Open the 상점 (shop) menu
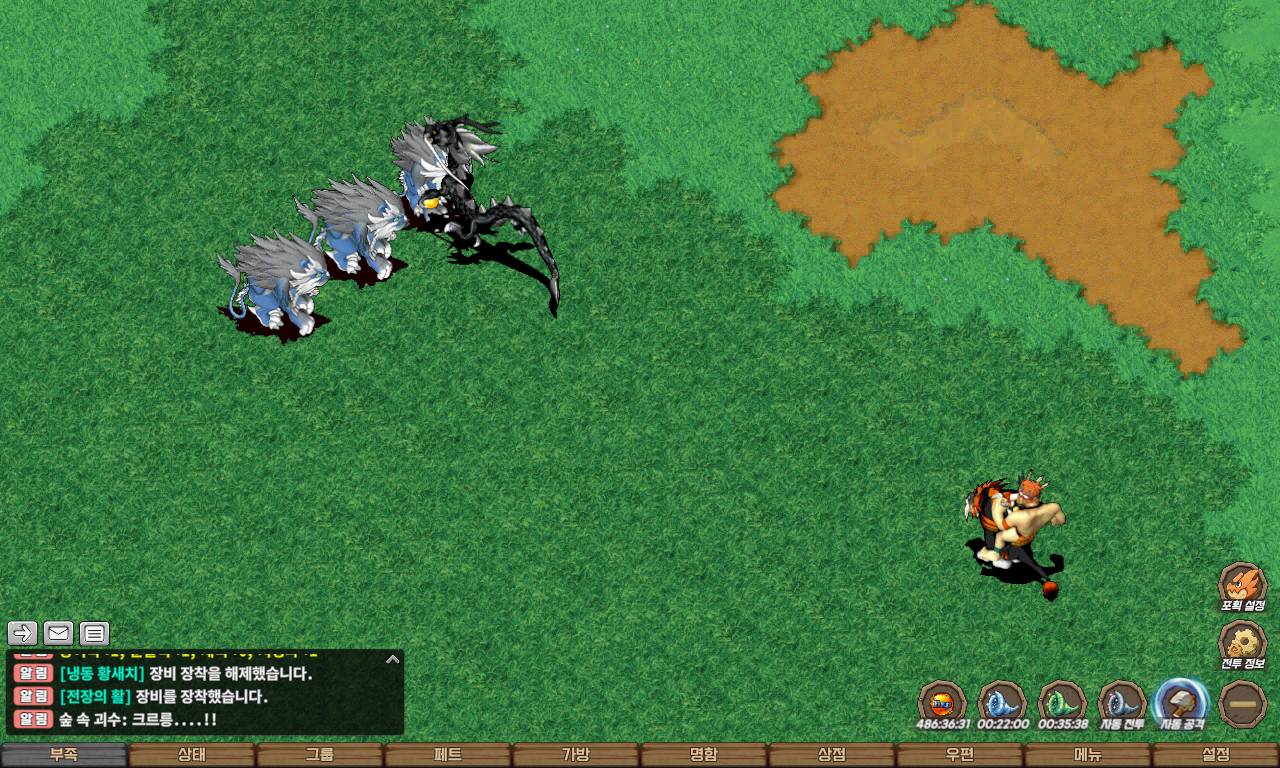This screenshot has width=1280, height=768. coord(832,755)
